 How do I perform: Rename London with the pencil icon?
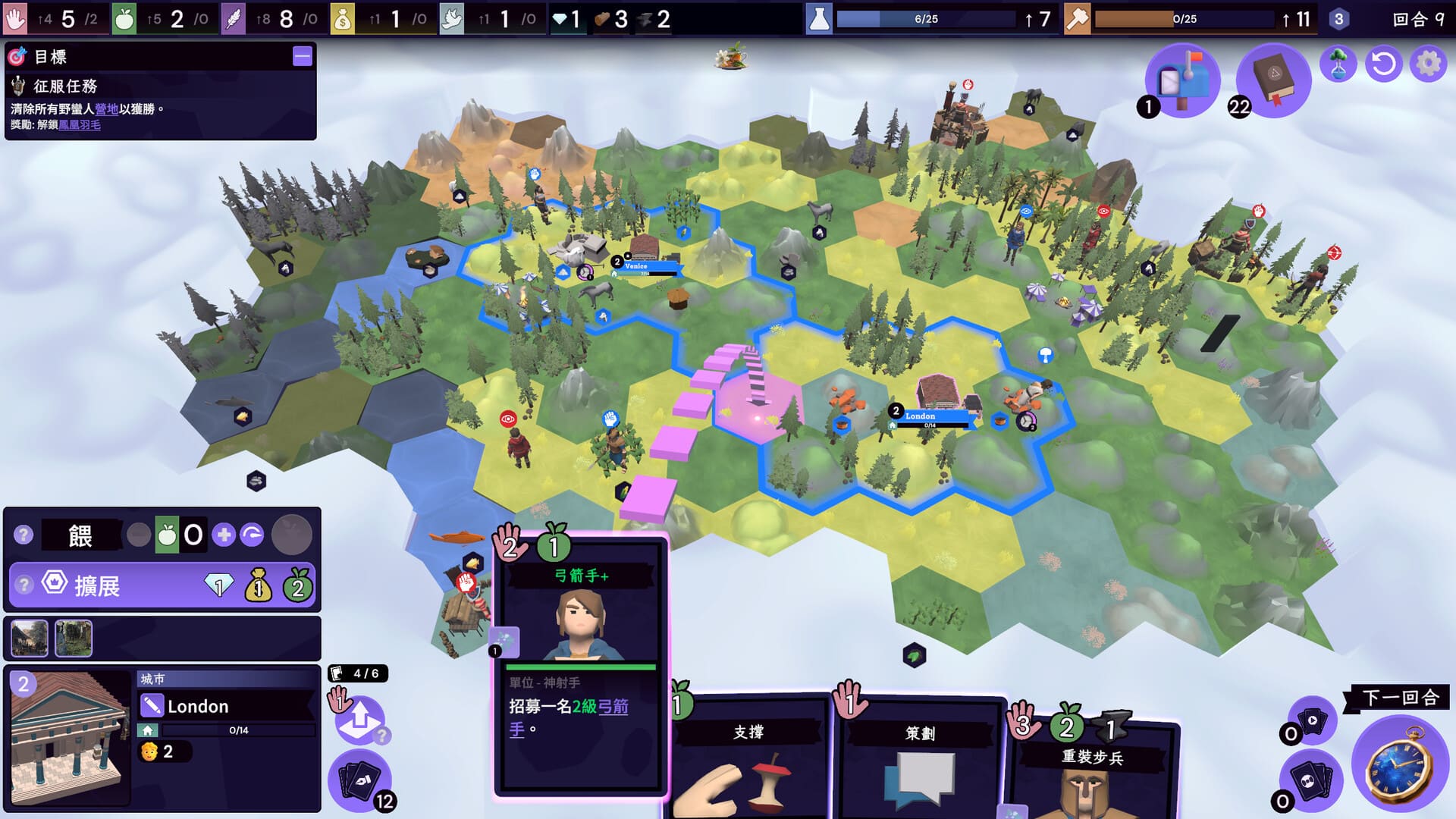(152, 706)
